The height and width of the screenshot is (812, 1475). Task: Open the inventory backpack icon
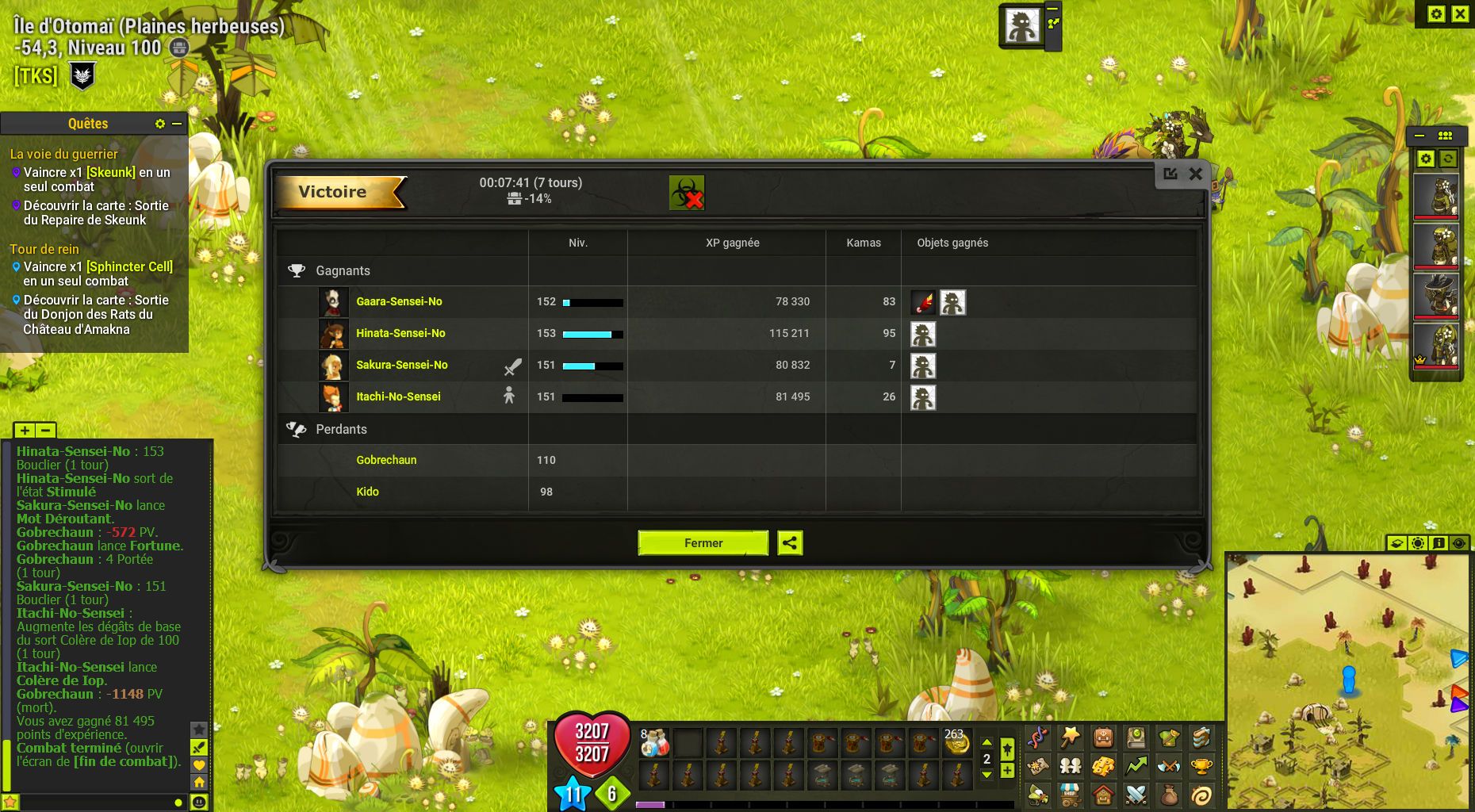[x=1104, y=739]
